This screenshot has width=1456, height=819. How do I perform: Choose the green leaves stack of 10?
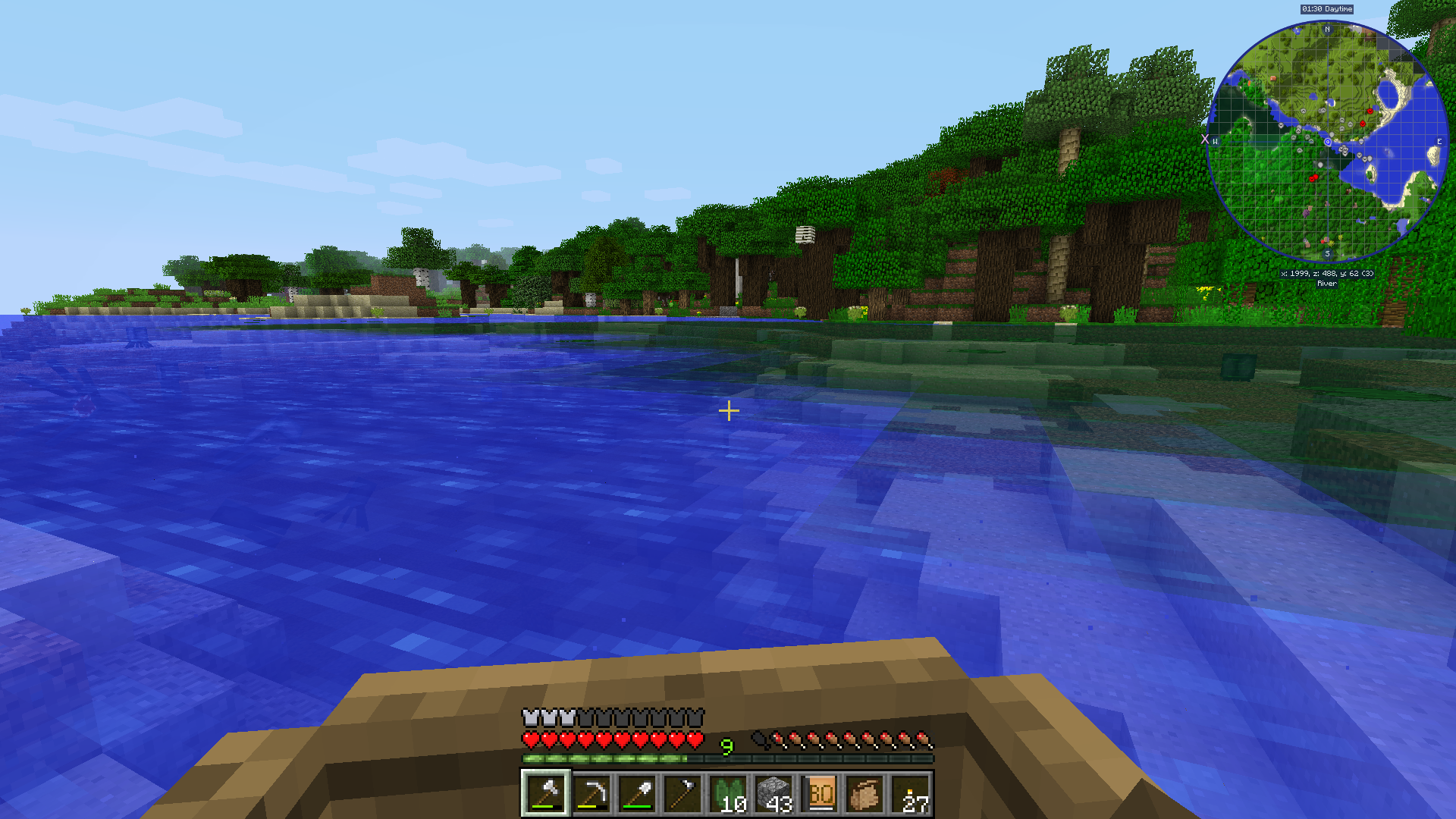728,793
